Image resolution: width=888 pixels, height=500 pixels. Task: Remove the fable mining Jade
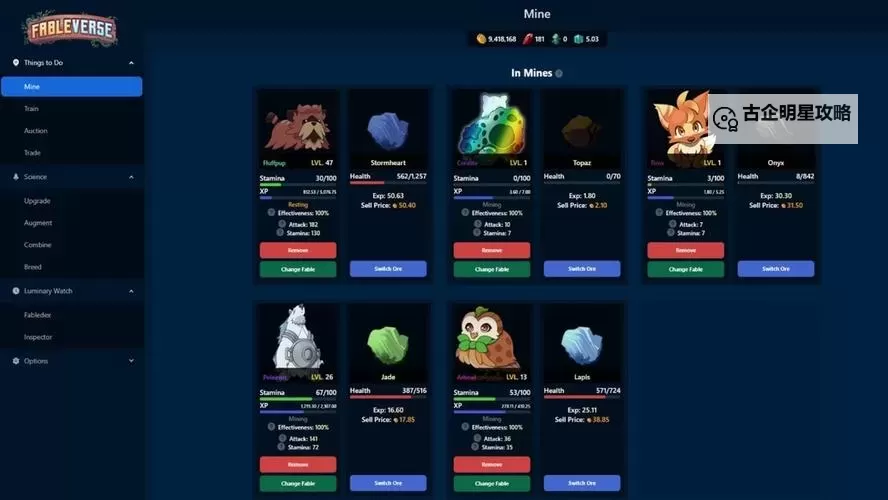298,465
